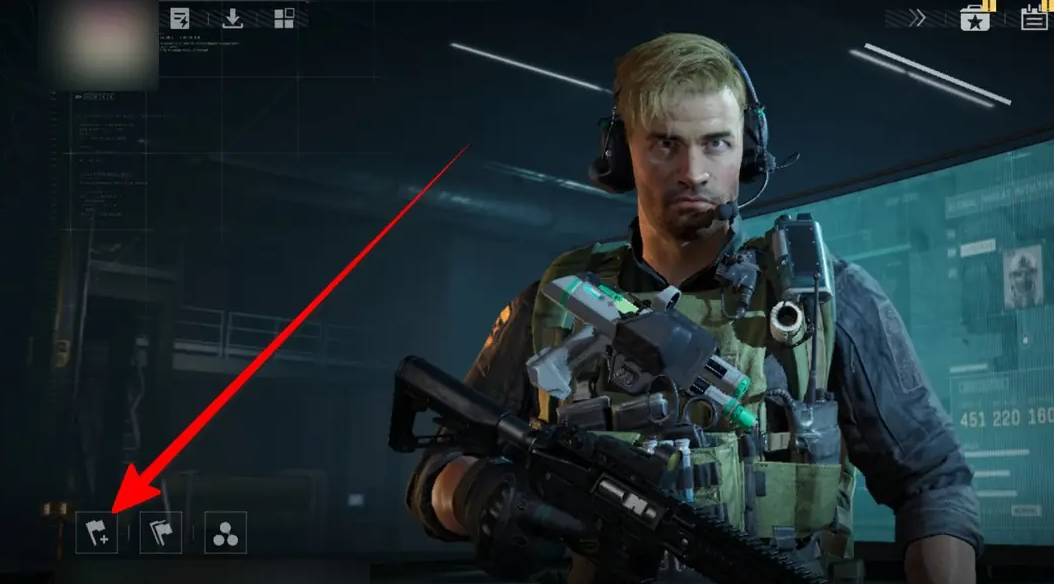Viewport: 1054px width, 584px height.
Task: Open the stacked flags menu
Action: (x=160, y=532)
